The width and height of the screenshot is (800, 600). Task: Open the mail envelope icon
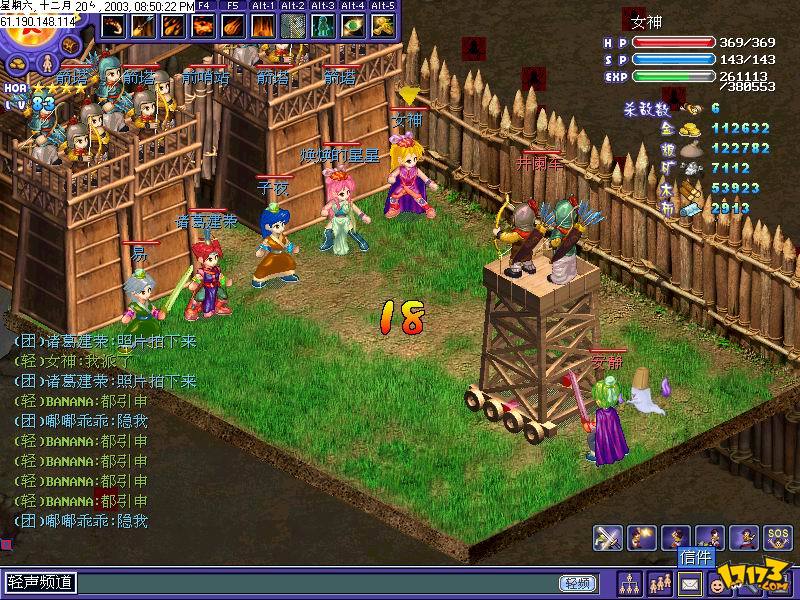point(689,582)
